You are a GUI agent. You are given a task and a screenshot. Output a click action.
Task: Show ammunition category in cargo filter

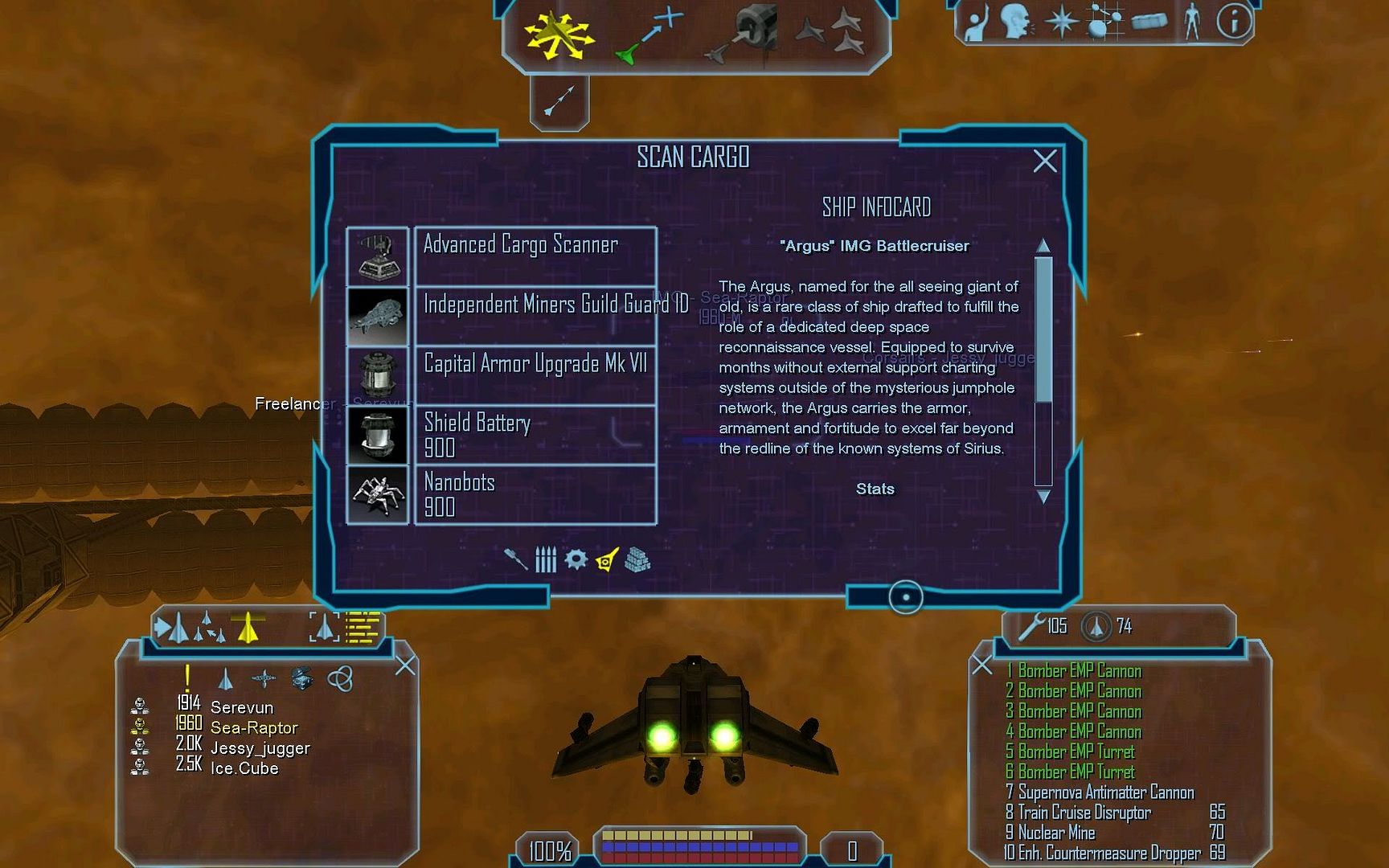click(546, 559)
